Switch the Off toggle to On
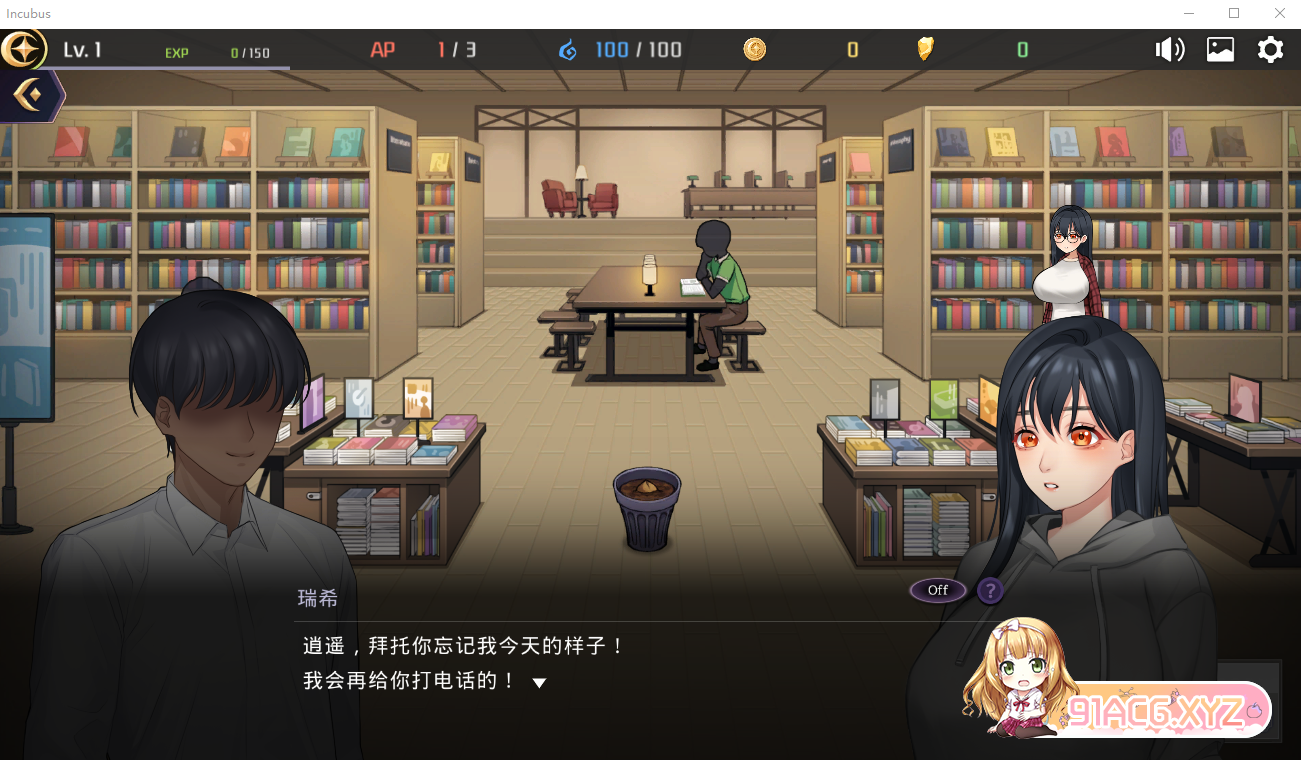Viewport: 1301px width, 760px height. coord(936,590)
